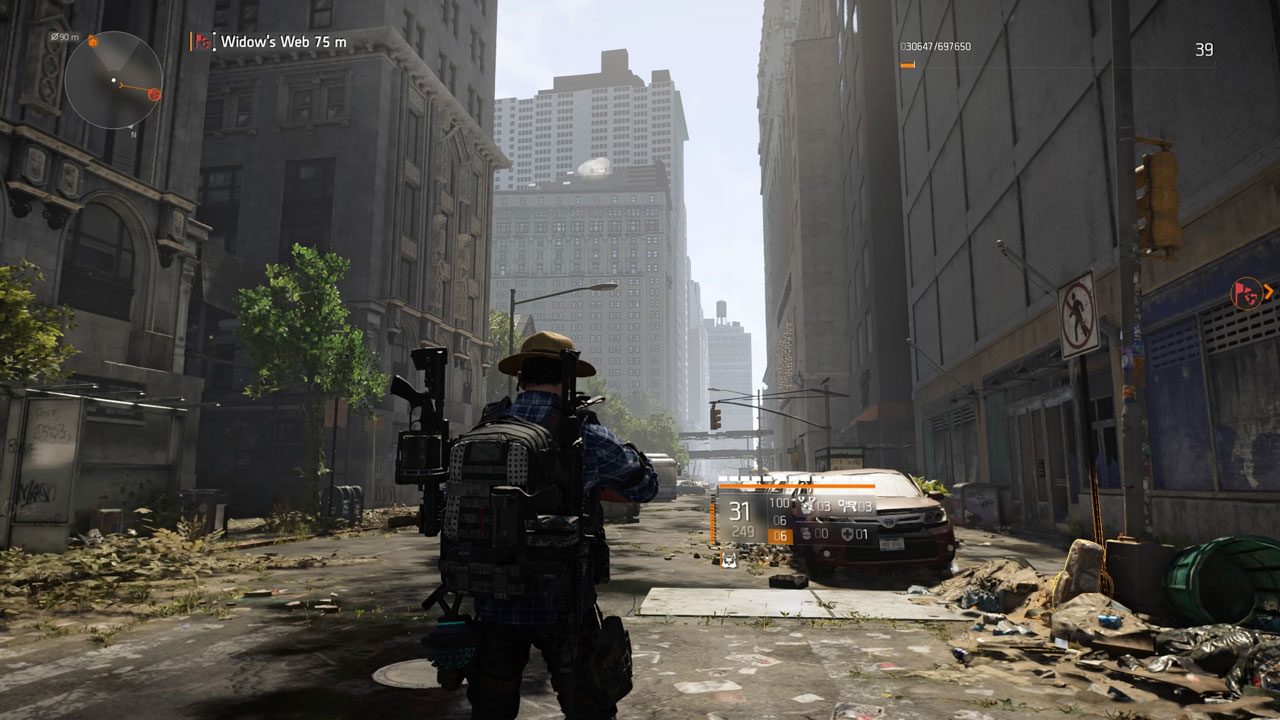Open the minimap by clicking its circular compass
This screenshot has width=1280, height=720.
click(x=114, y=79)
